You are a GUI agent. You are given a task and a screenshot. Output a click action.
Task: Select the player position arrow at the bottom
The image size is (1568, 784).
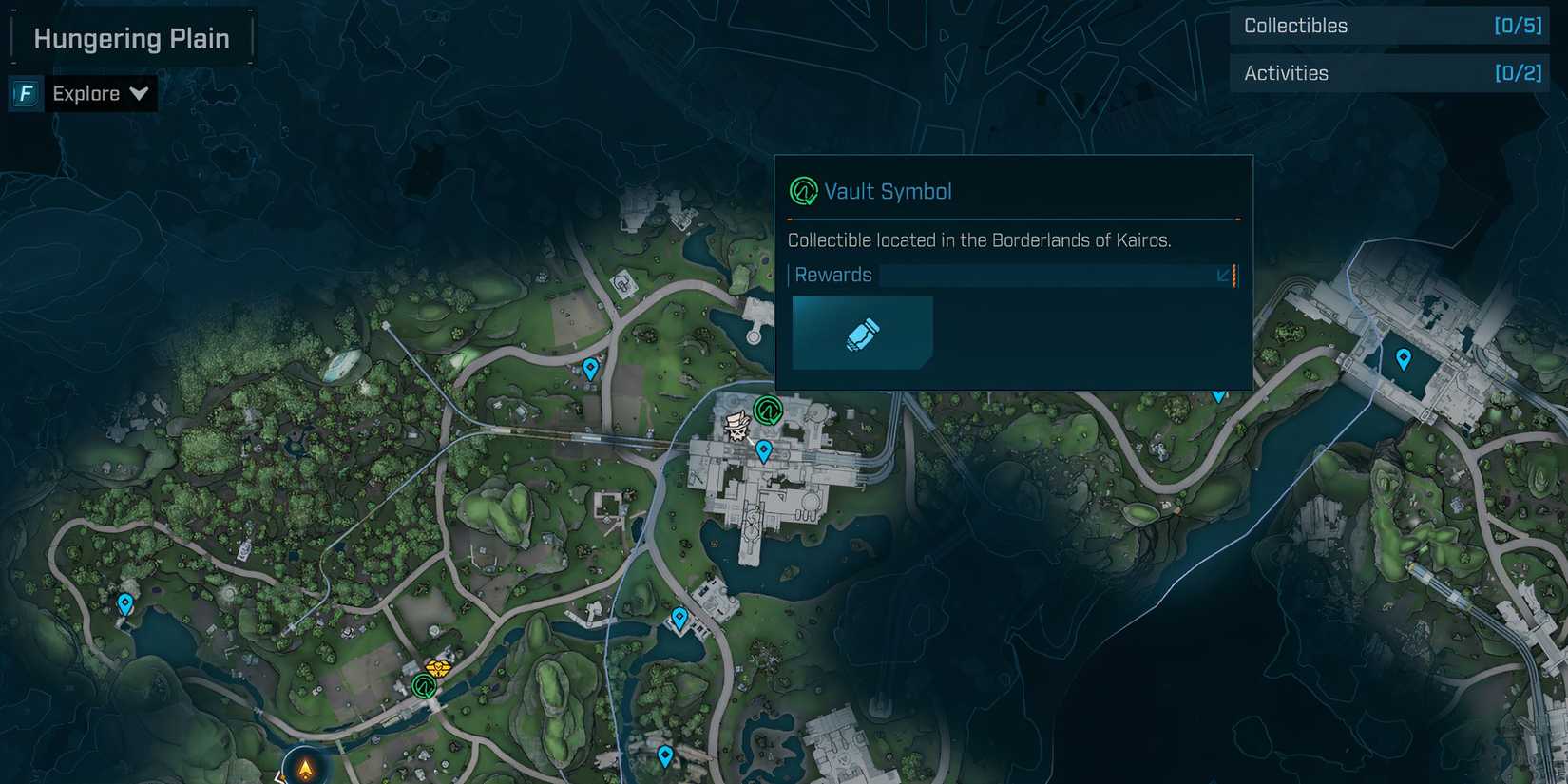pos(304,771)
